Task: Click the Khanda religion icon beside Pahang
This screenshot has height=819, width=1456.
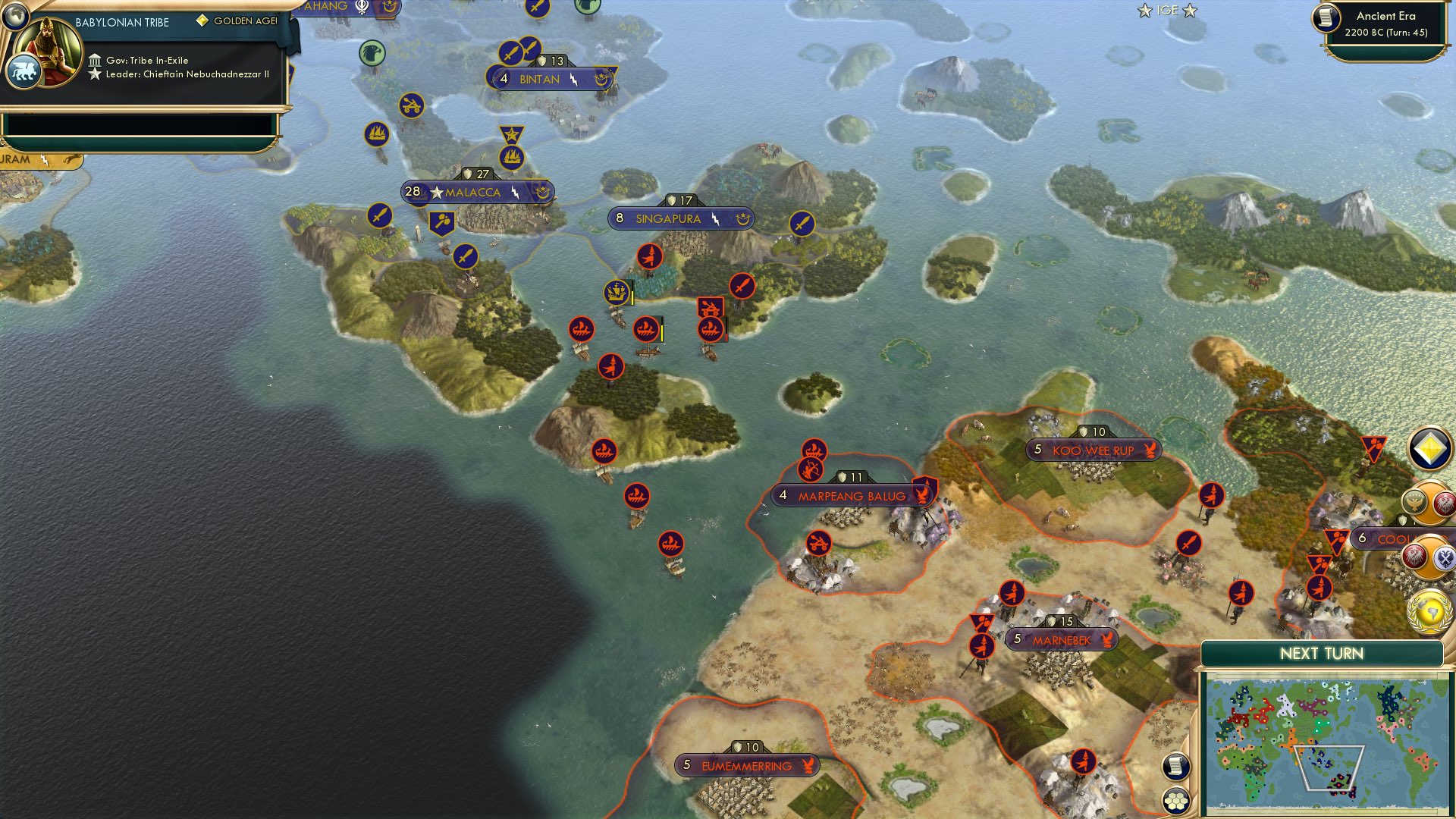Action: pos(362,8)
